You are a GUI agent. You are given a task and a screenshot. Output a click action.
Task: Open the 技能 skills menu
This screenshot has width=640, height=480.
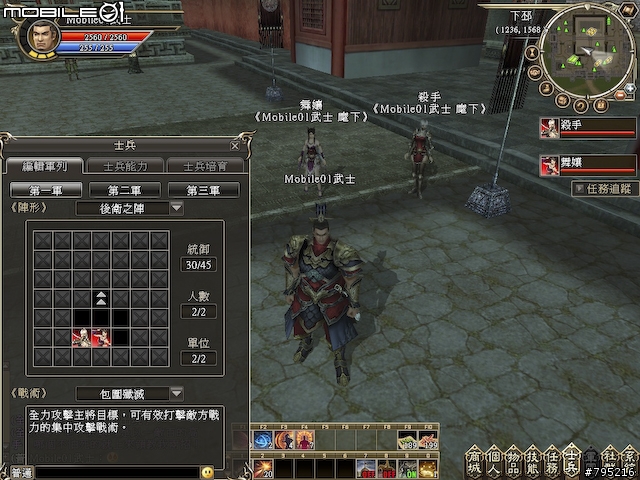click(x=533, y=460)
